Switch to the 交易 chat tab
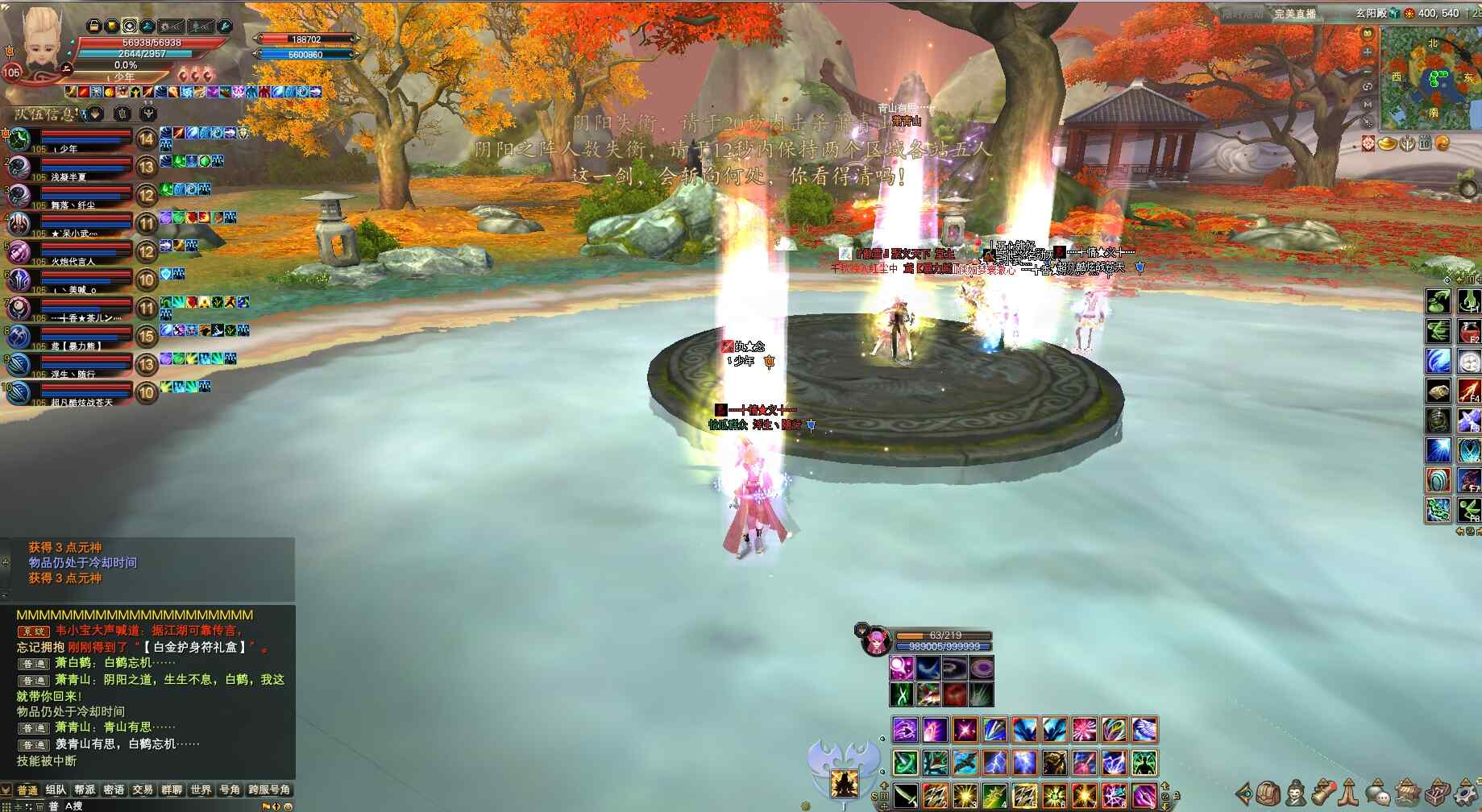Image resolution: width=1482 pixels, height=812 pixels. 143,789
